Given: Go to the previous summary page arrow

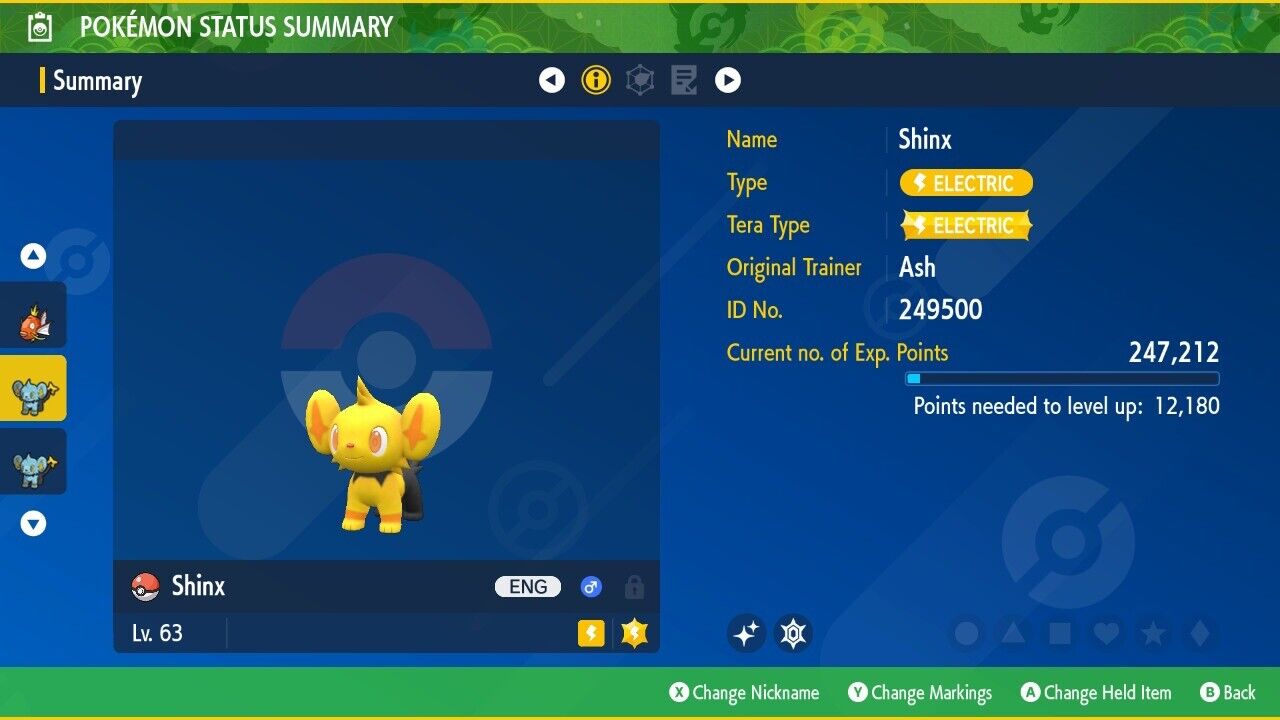Looking at the screenshot, I should [x=552, y=80].
